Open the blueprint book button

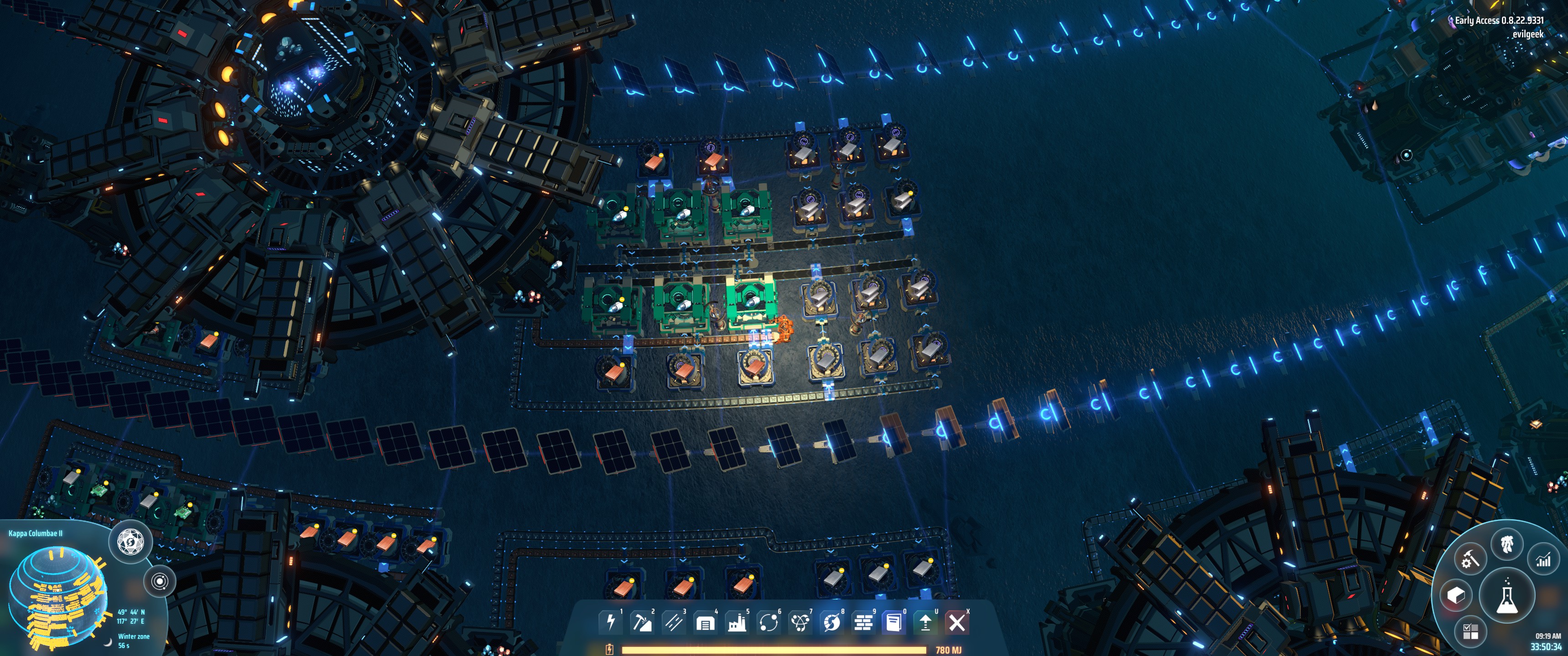894,622
